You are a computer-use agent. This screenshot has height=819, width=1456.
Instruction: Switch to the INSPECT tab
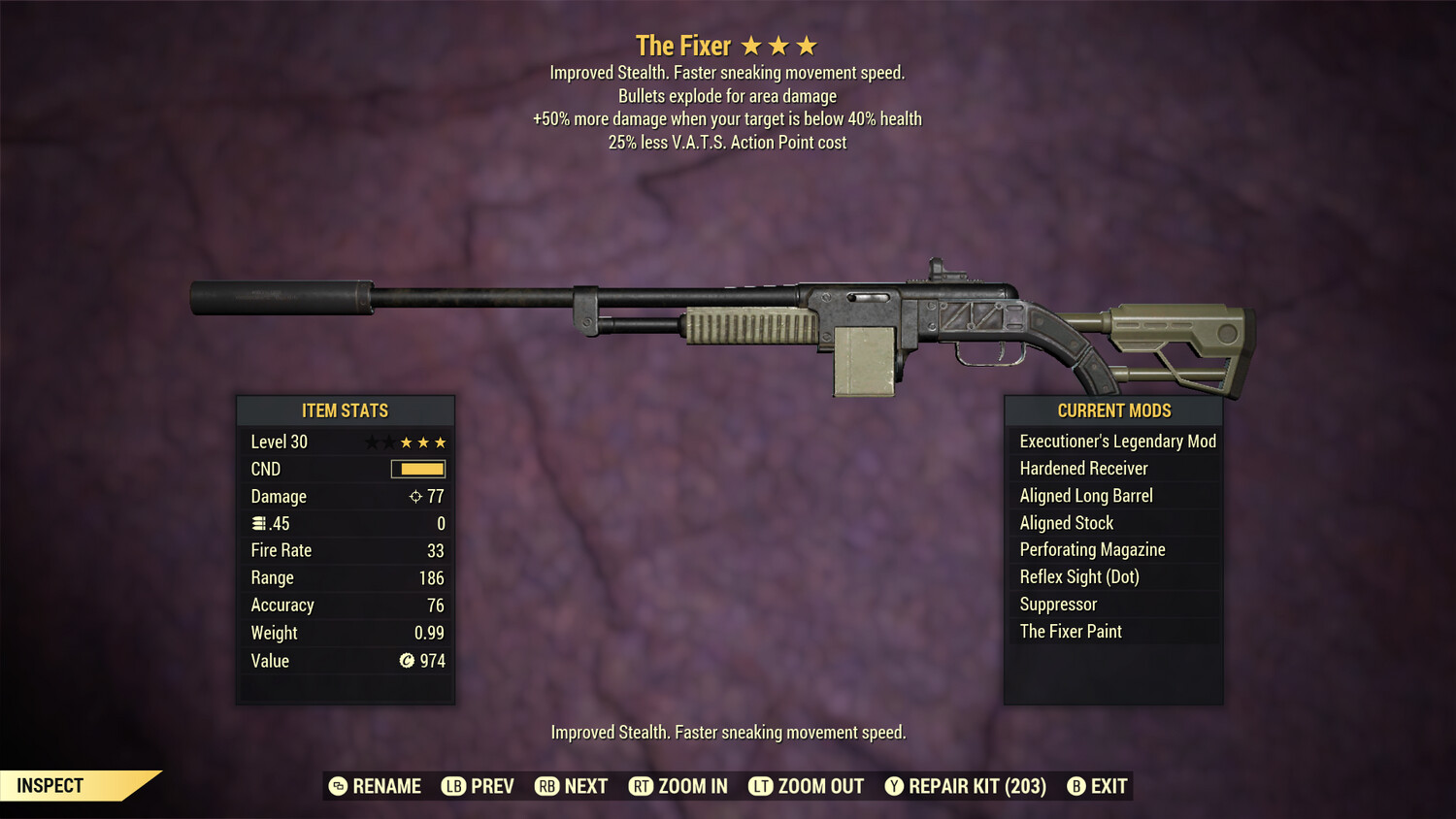[x=50, y=786]
